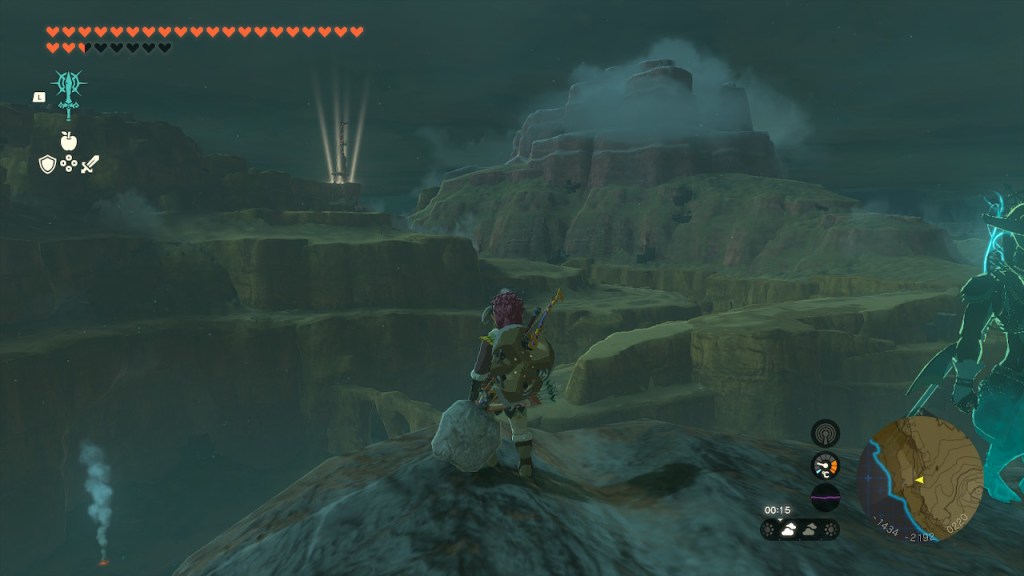Activate the teal sword sage ability icon
Viewport: 1024px width, 576px height.
click(69, 91)
